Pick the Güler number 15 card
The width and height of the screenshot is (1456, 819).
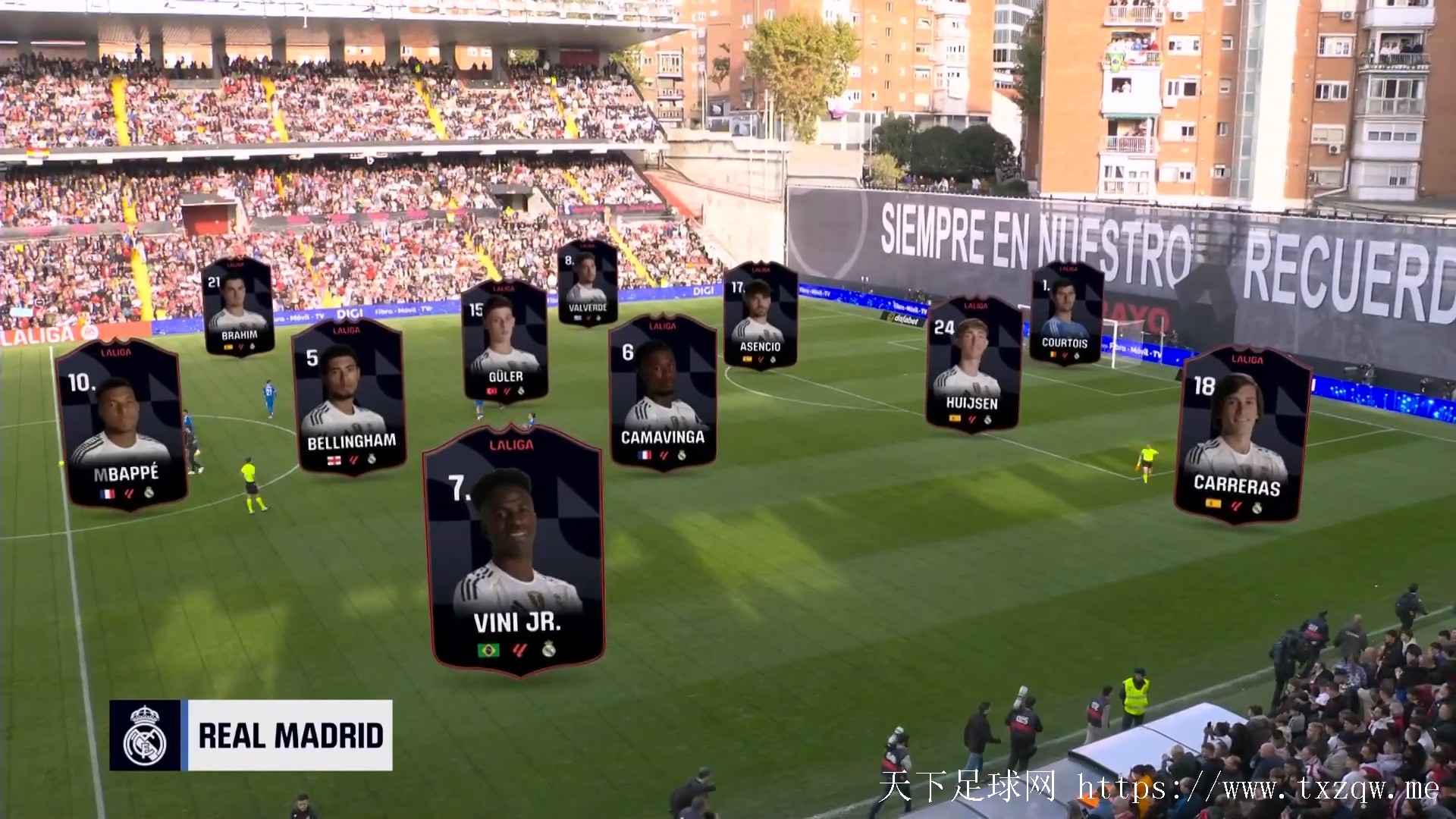pos(504,341)
